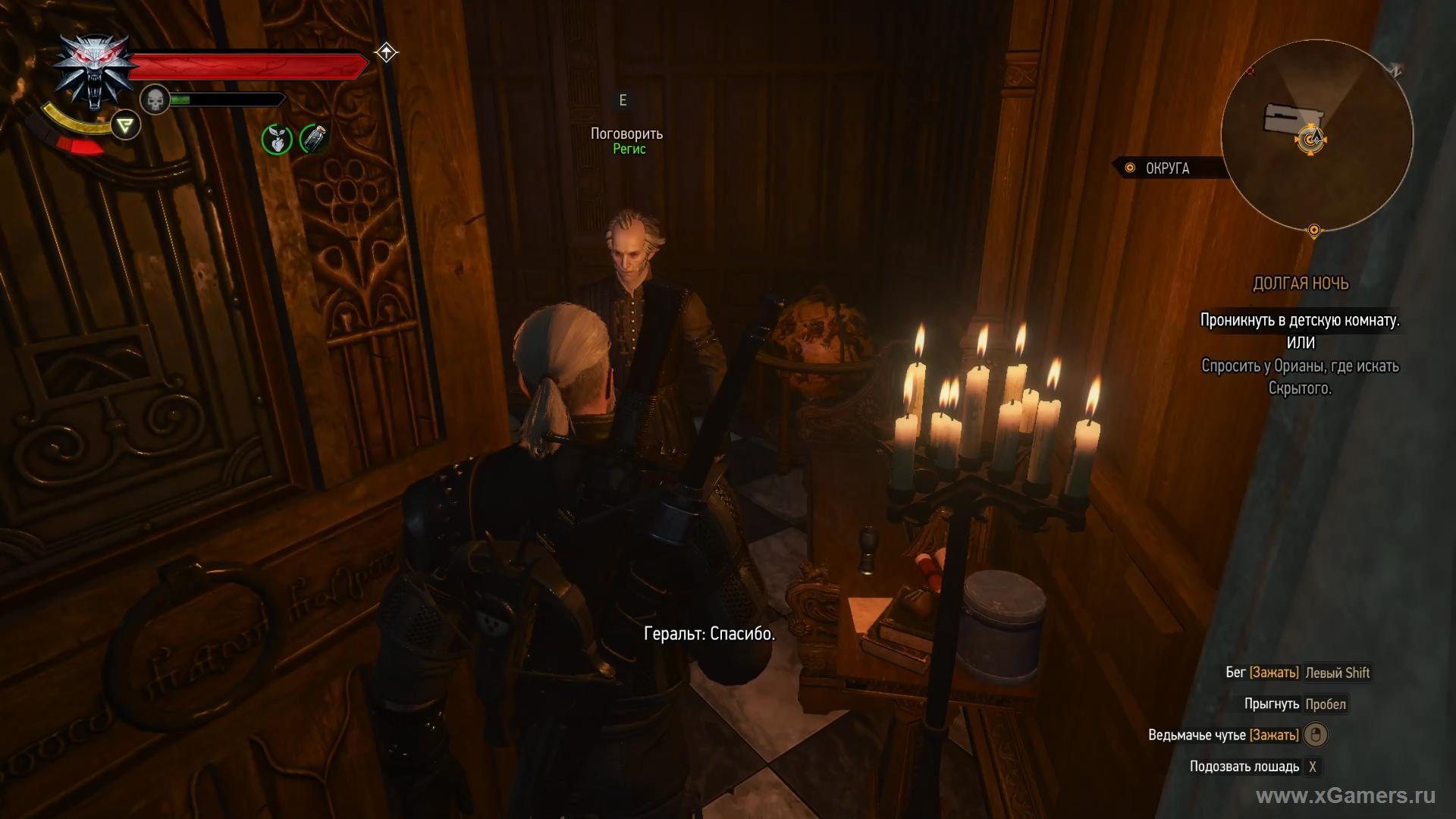Select the quest marker on minimap's bottom edge

[x=1314, y=231]
